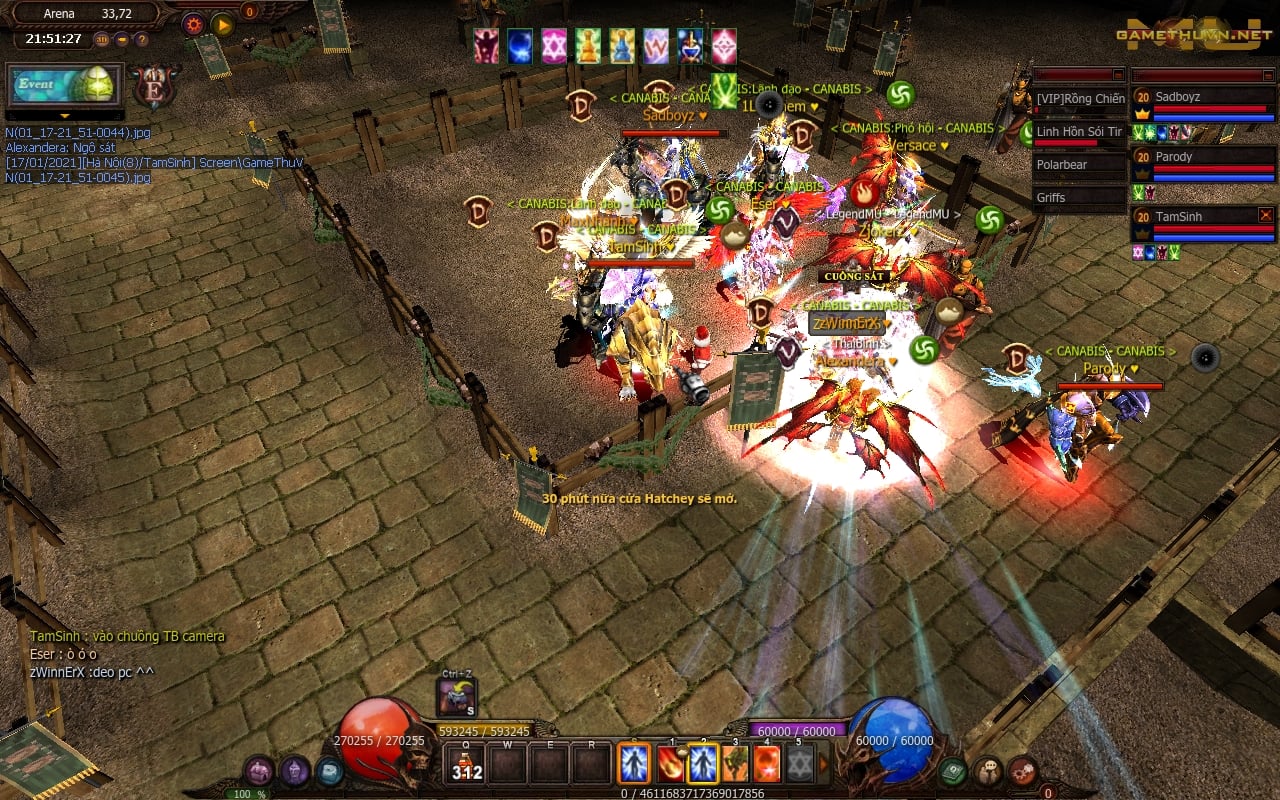
Task: Open the Event banner with the green egg
Action: click(65, 85)
